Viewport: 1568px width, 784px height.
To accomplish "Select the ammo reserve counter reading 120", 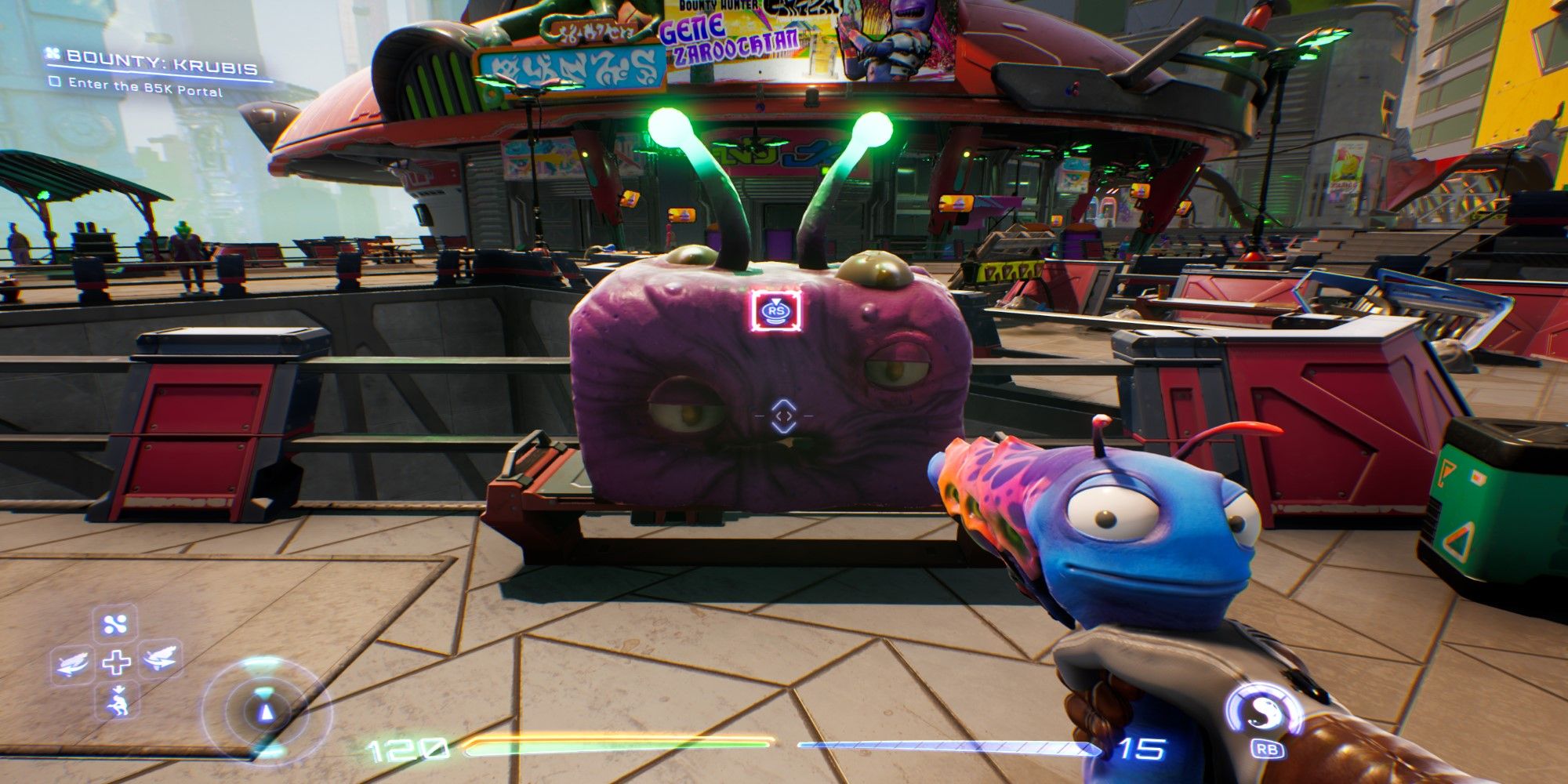I will pyautogui.click(x=405, y=746).
